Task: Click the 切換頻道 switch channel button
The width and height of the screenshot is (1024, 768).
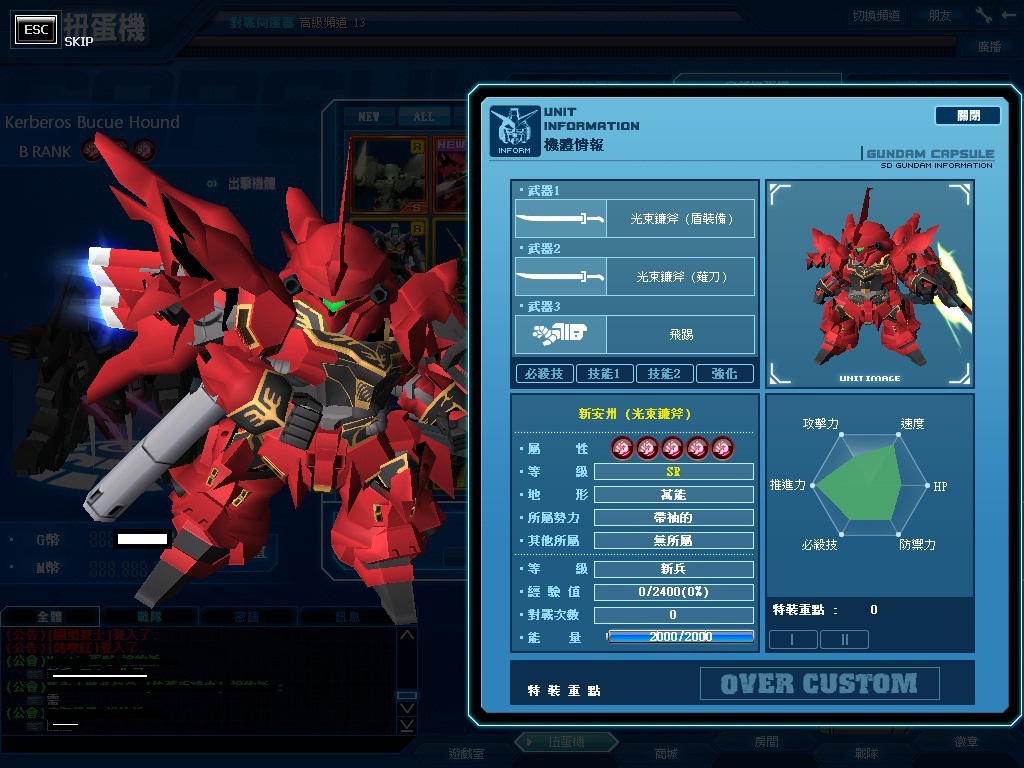Action: [x=876, y=15]
